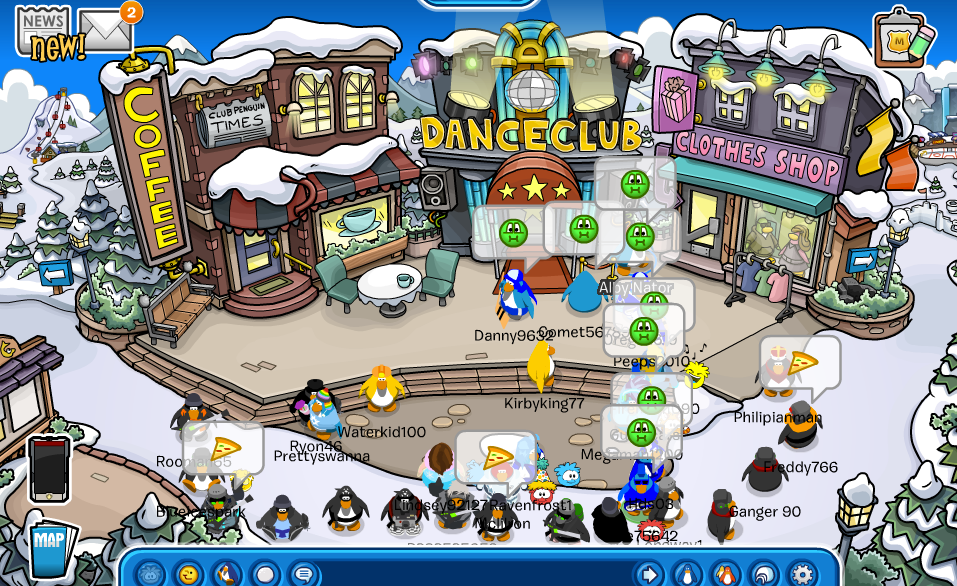Open the gear settings button
Screen dimensions: 957x586
tap(802, 574)
